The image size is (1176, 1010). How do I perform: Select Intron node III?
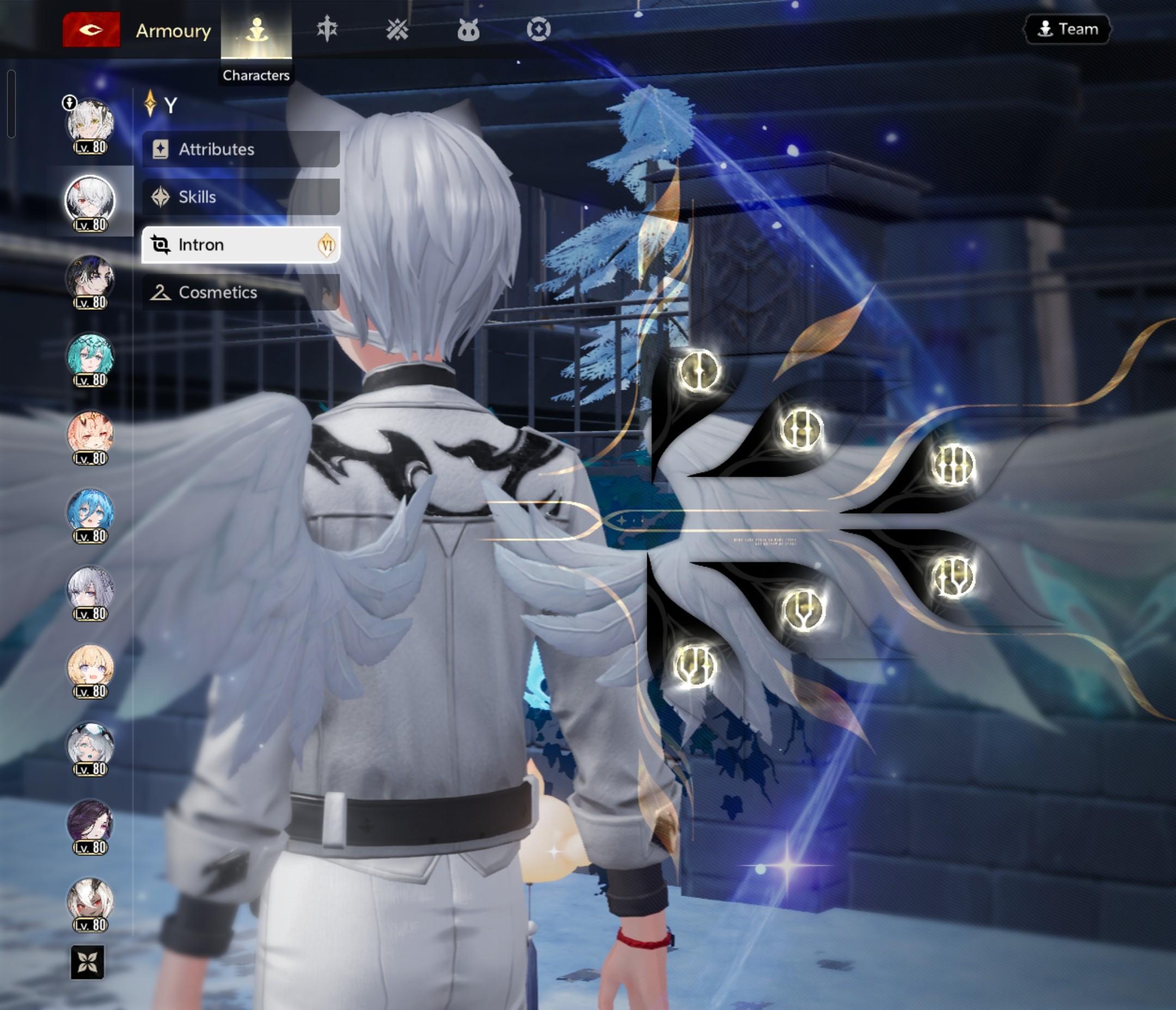(x=953, y=465)
